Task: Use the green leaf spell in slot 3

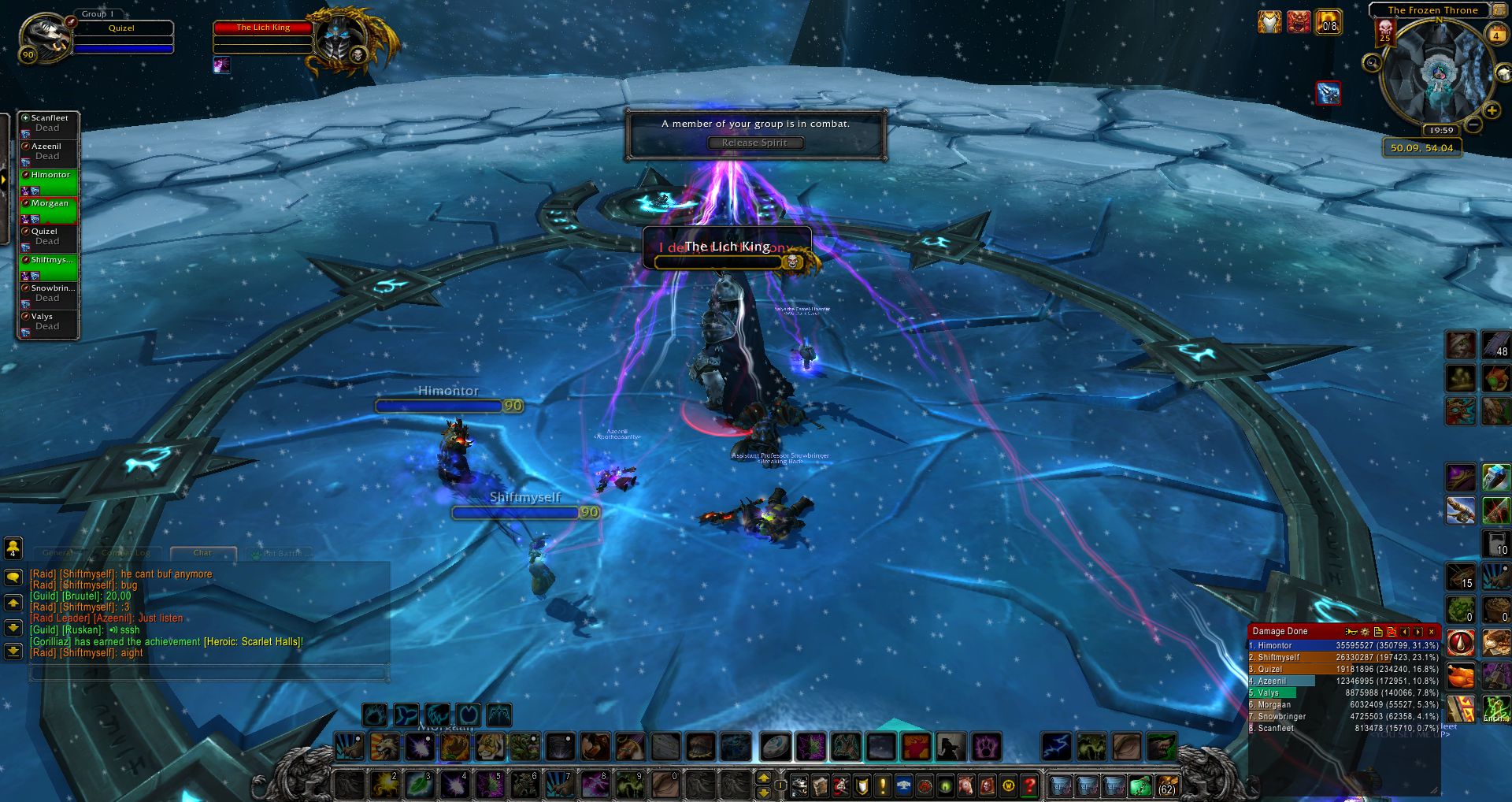Action: click(x=419, y=785)
